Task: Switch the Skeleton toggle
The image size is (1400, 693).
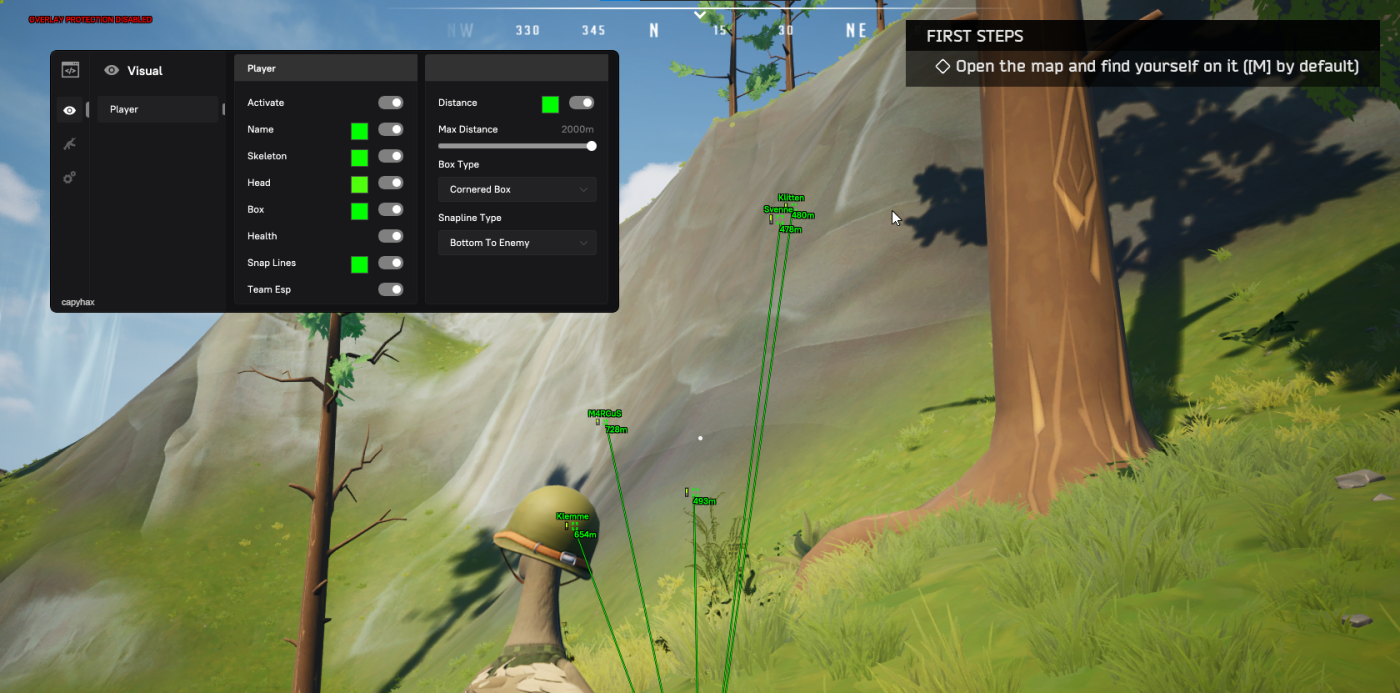Action: [x=390, y=156]
